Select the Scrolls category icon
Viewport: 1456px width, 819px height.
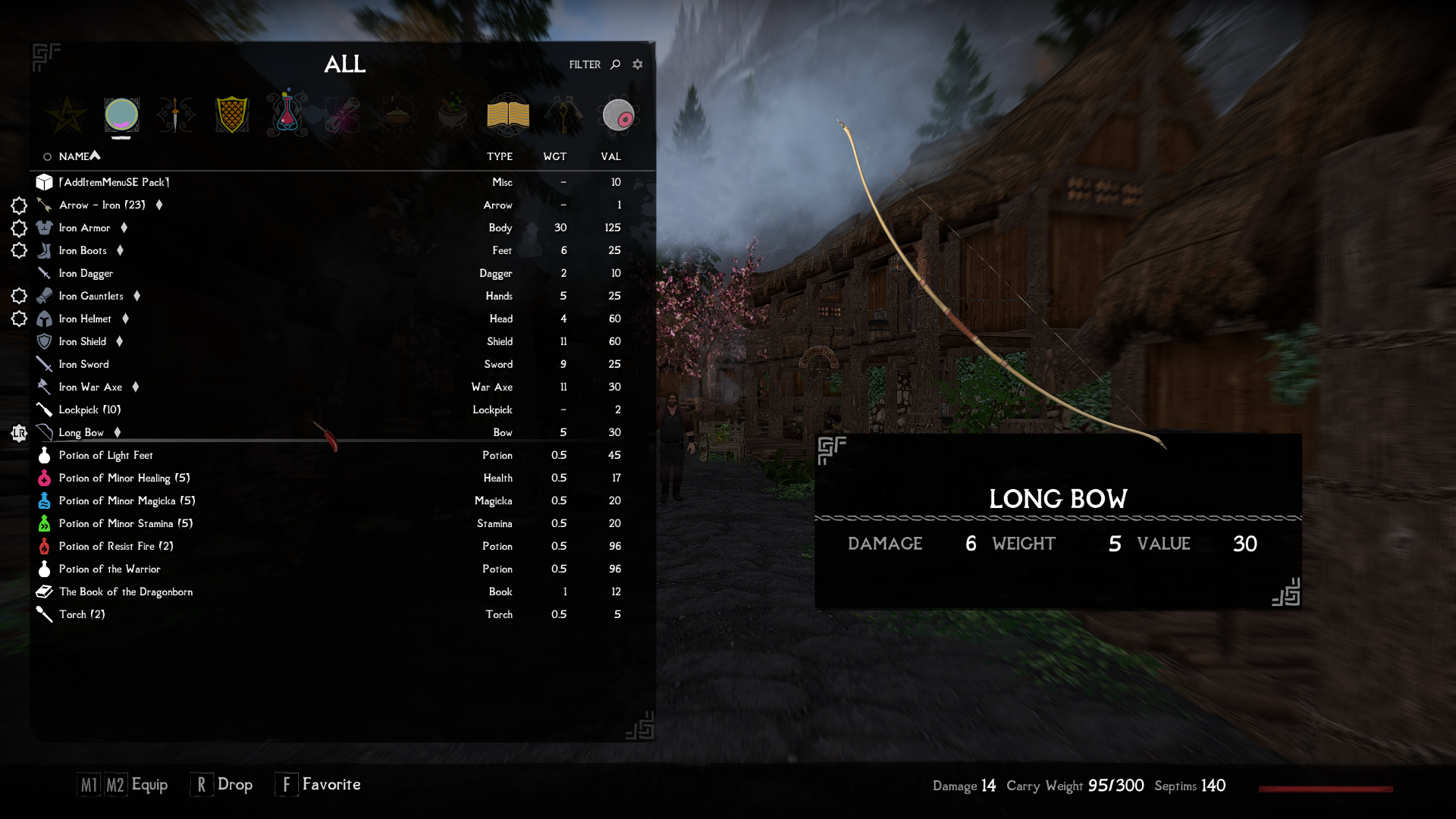tap(343, 114)
